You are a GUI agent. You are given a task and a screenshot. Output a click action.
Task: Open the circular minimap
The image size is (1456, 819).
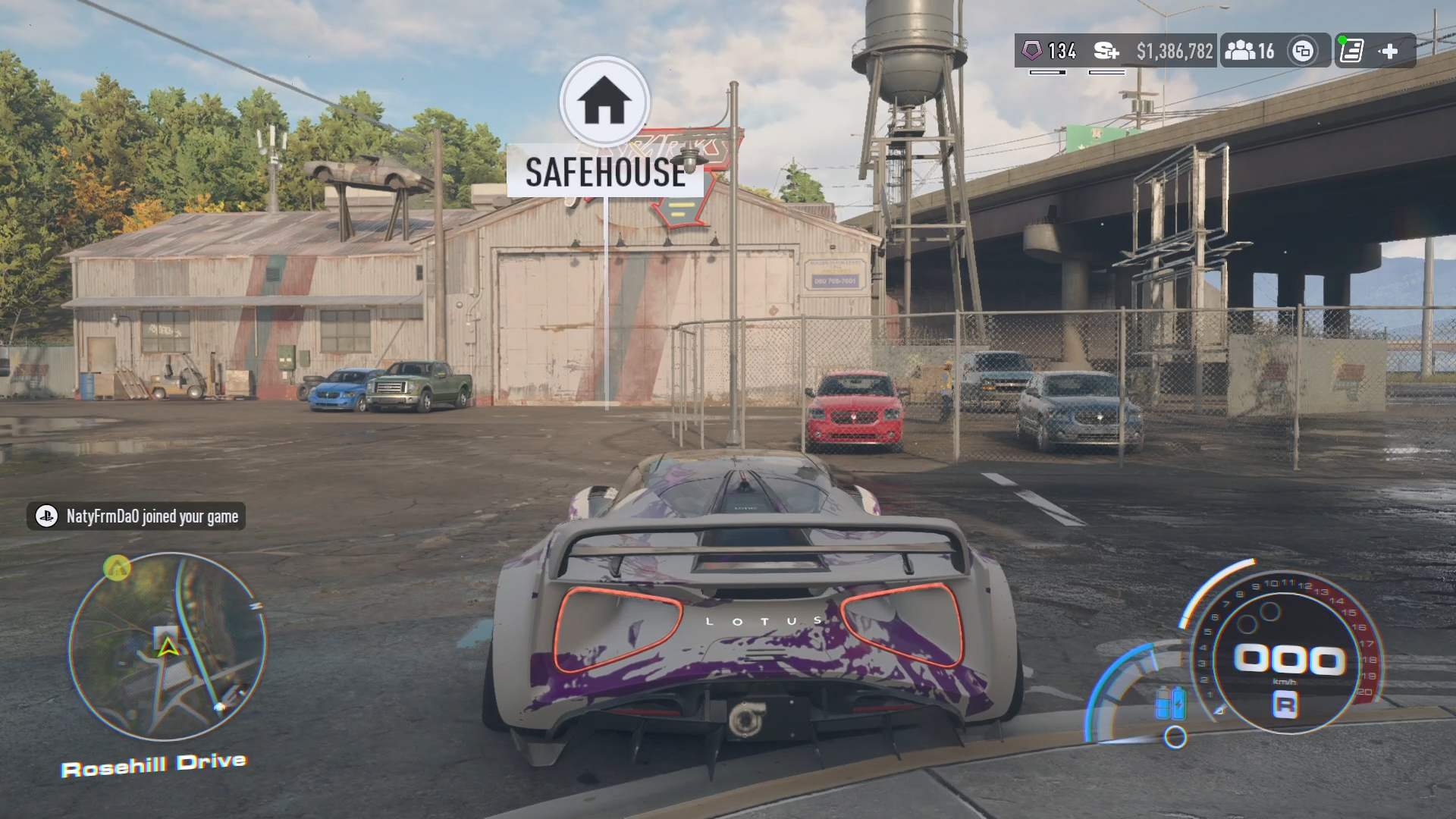[x=168, y=646]
